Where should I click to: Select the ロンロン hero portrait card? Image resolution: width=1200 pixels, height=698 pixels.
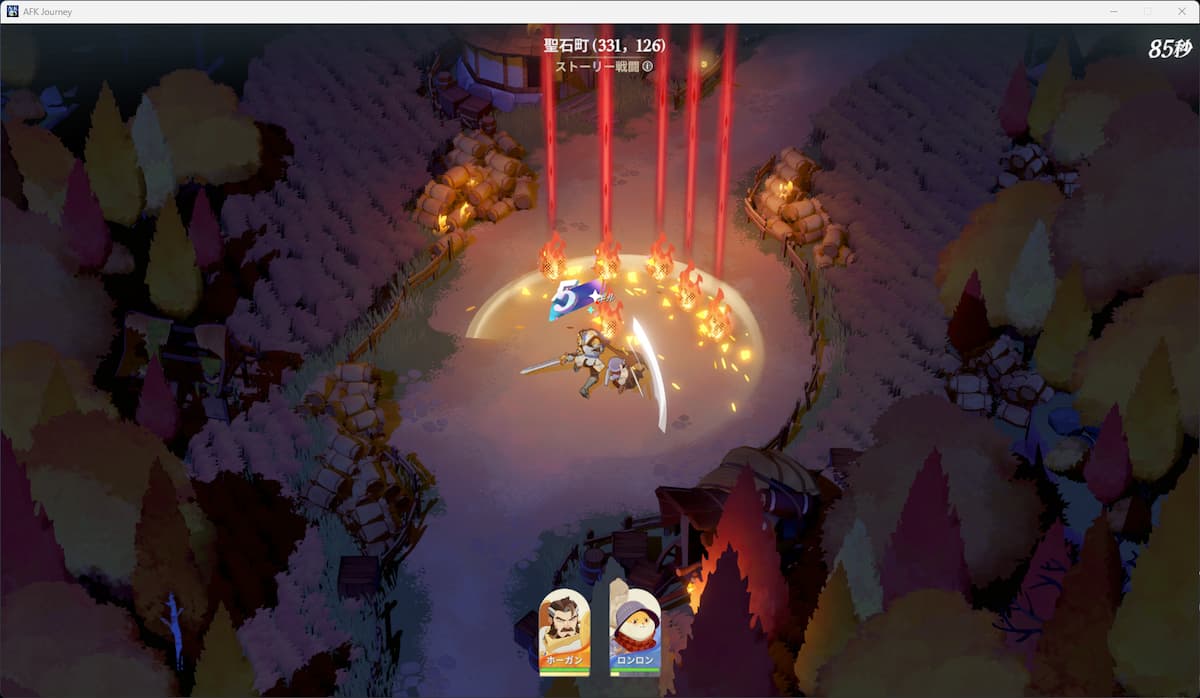click(x=635, y=630)
